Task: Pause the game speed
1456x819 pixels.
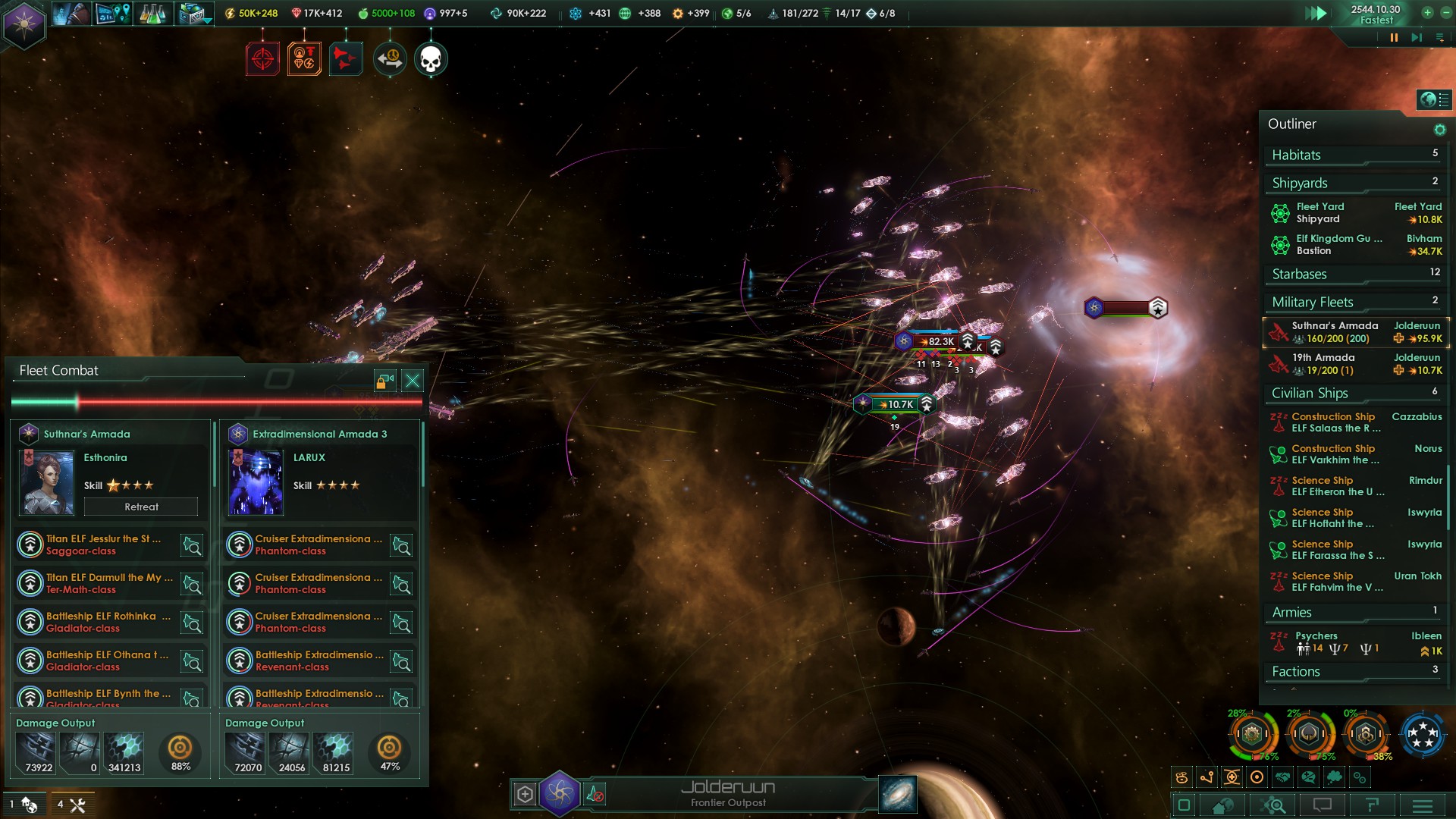Action: tap(1394, 37)
